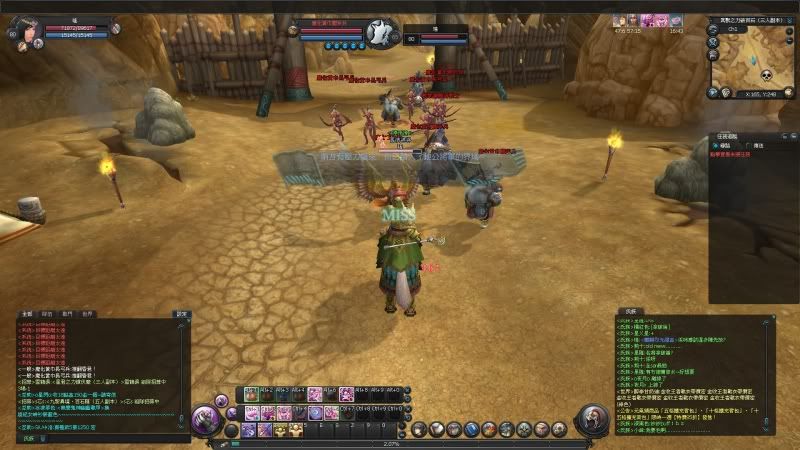Switch to the first chat tab (全部)
The image size is (800, 450).
point(26,314)
